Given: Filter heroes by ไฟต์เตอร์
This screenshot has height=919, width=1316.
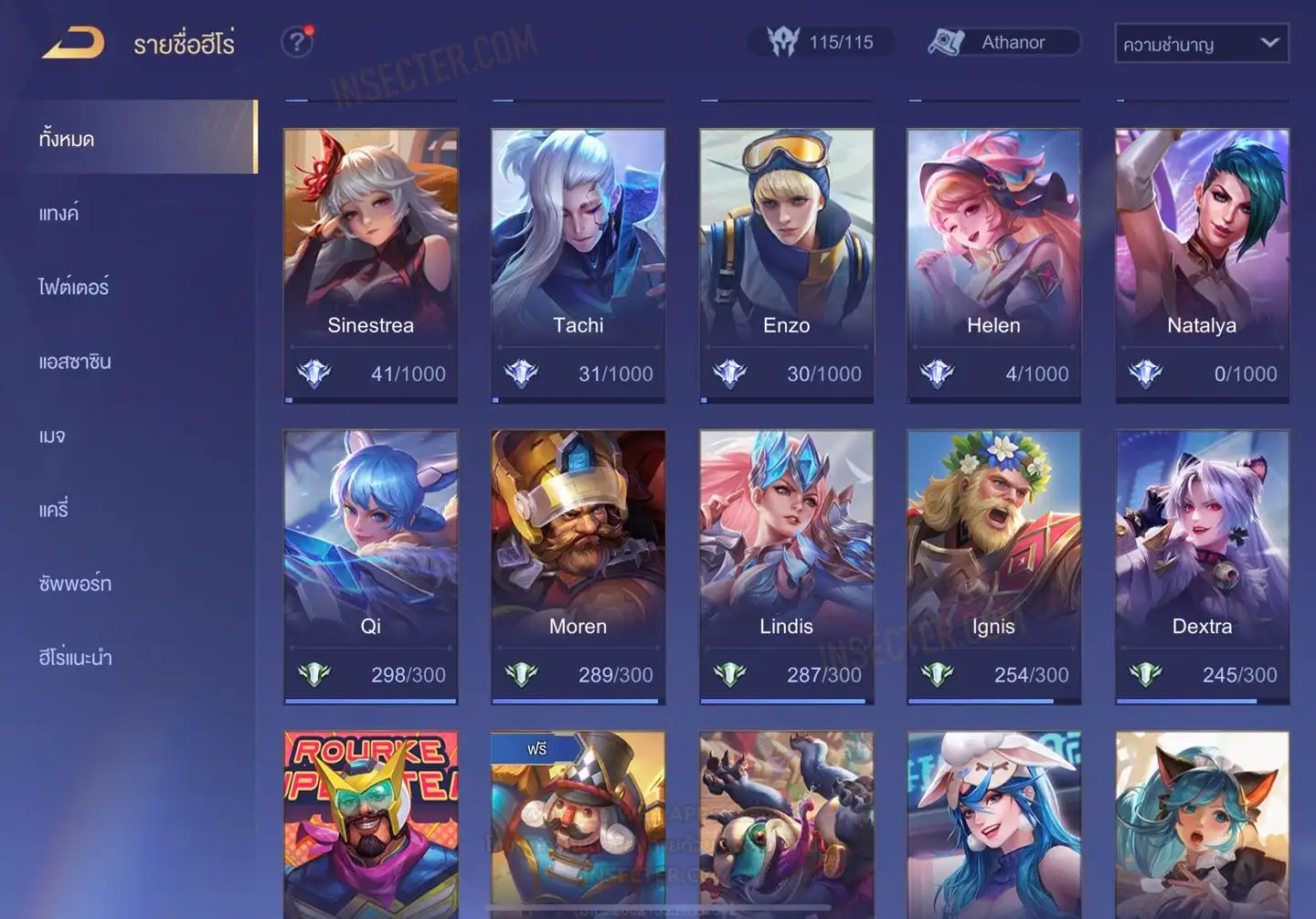Looking at the screenshot, I should (x=73, y=287).
